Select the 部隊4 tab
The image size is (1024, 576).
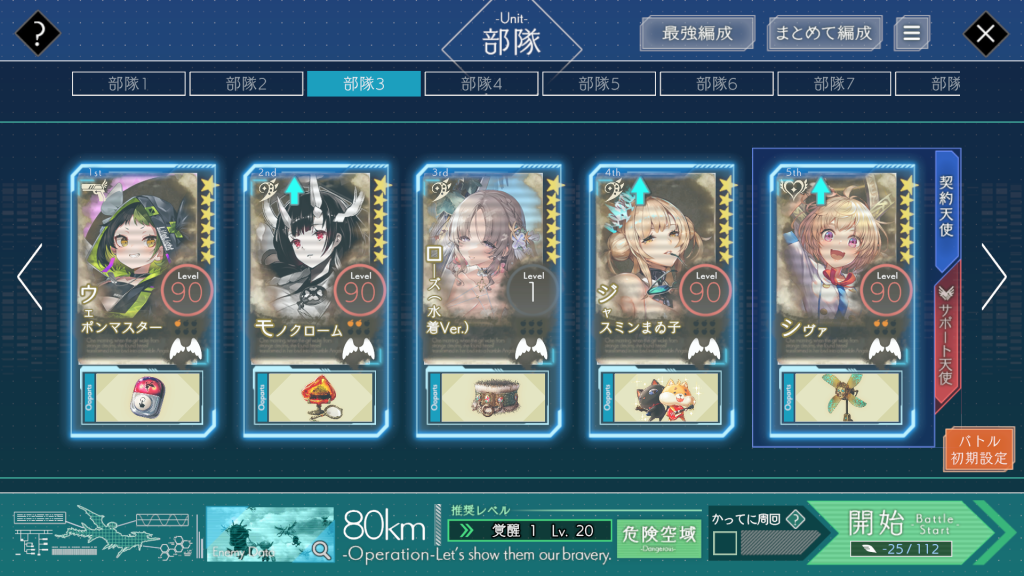(x=481, y=84)
